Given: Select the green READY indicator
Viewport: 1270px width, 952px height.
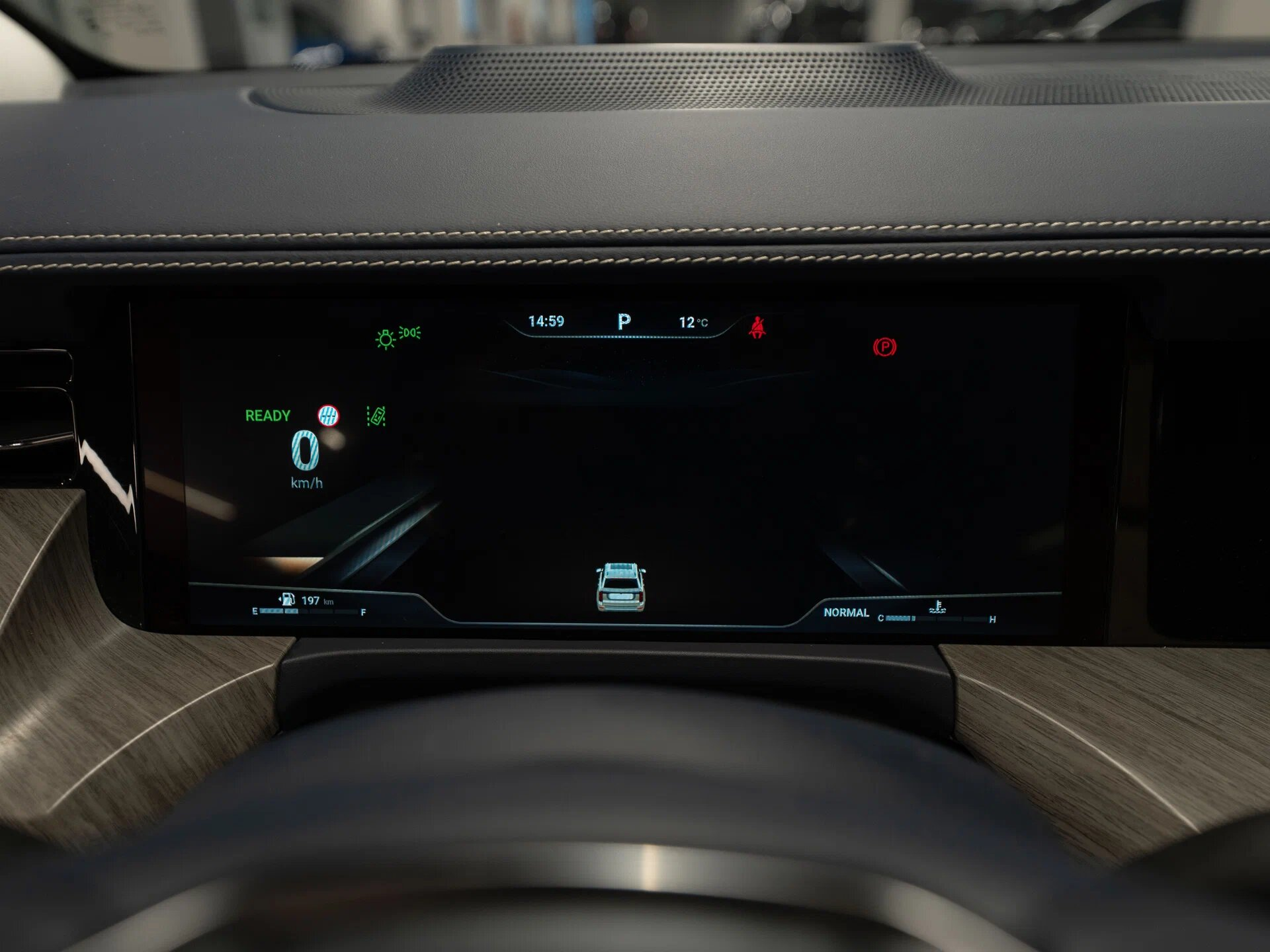Looking at the screenshot, I should pyautogui.click(x=268, y=416).
